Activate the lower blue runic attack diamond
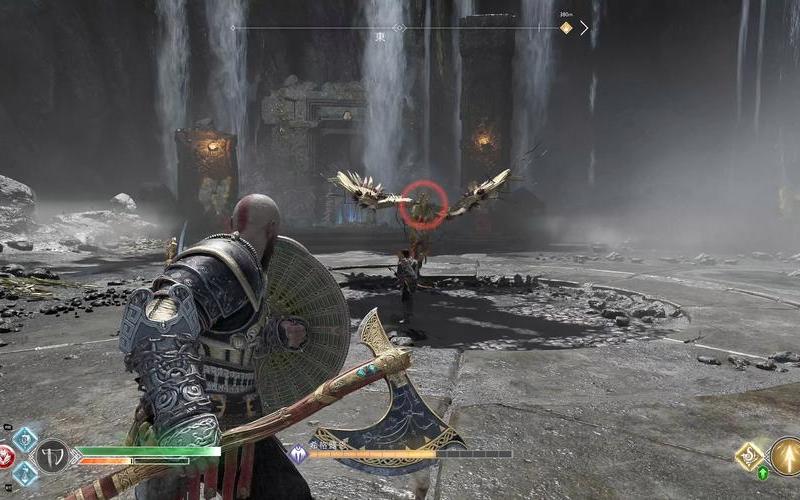The image size is (800, 500). pos(24,473)
